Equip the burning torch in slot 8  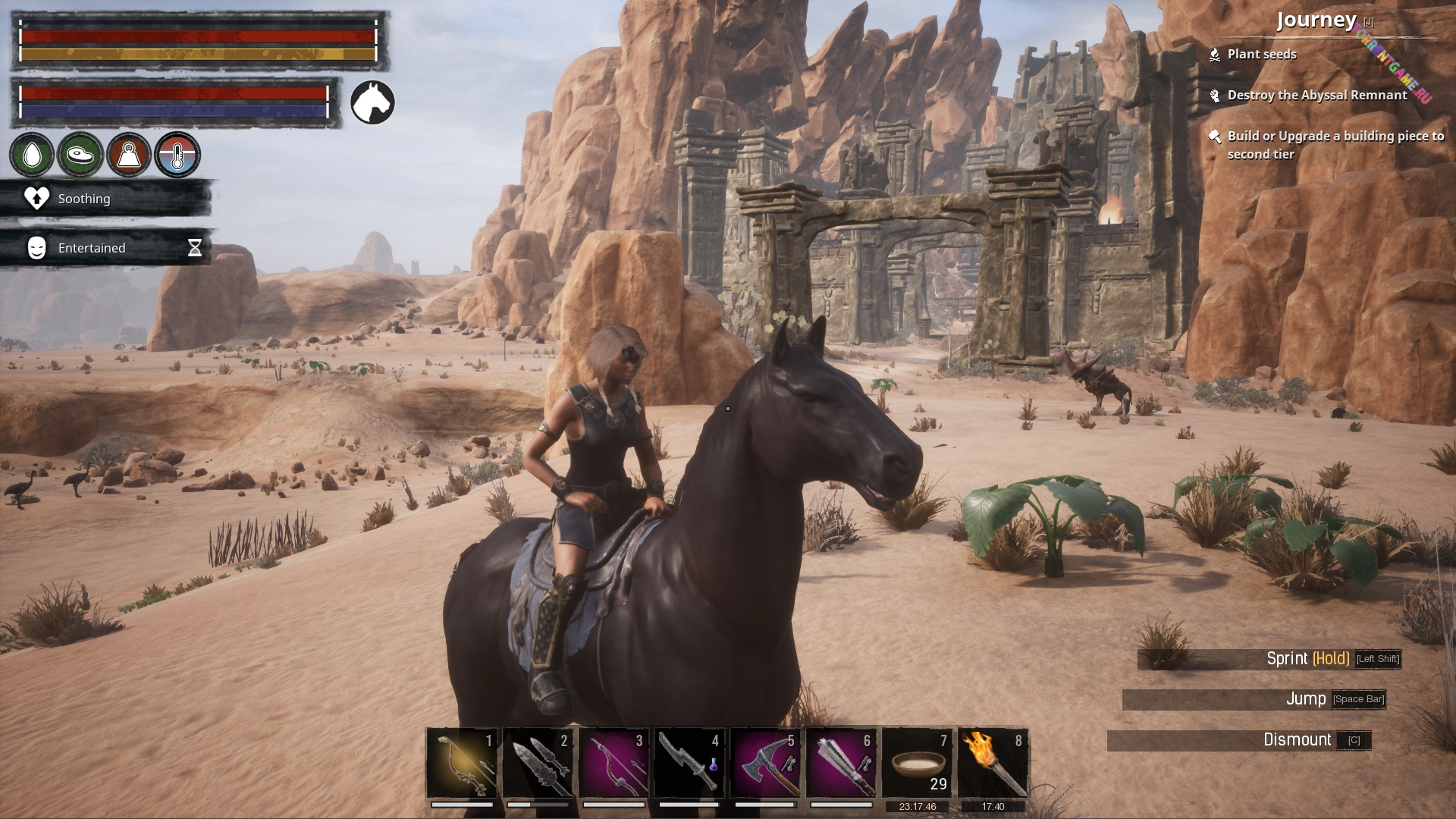coord(993,762)
